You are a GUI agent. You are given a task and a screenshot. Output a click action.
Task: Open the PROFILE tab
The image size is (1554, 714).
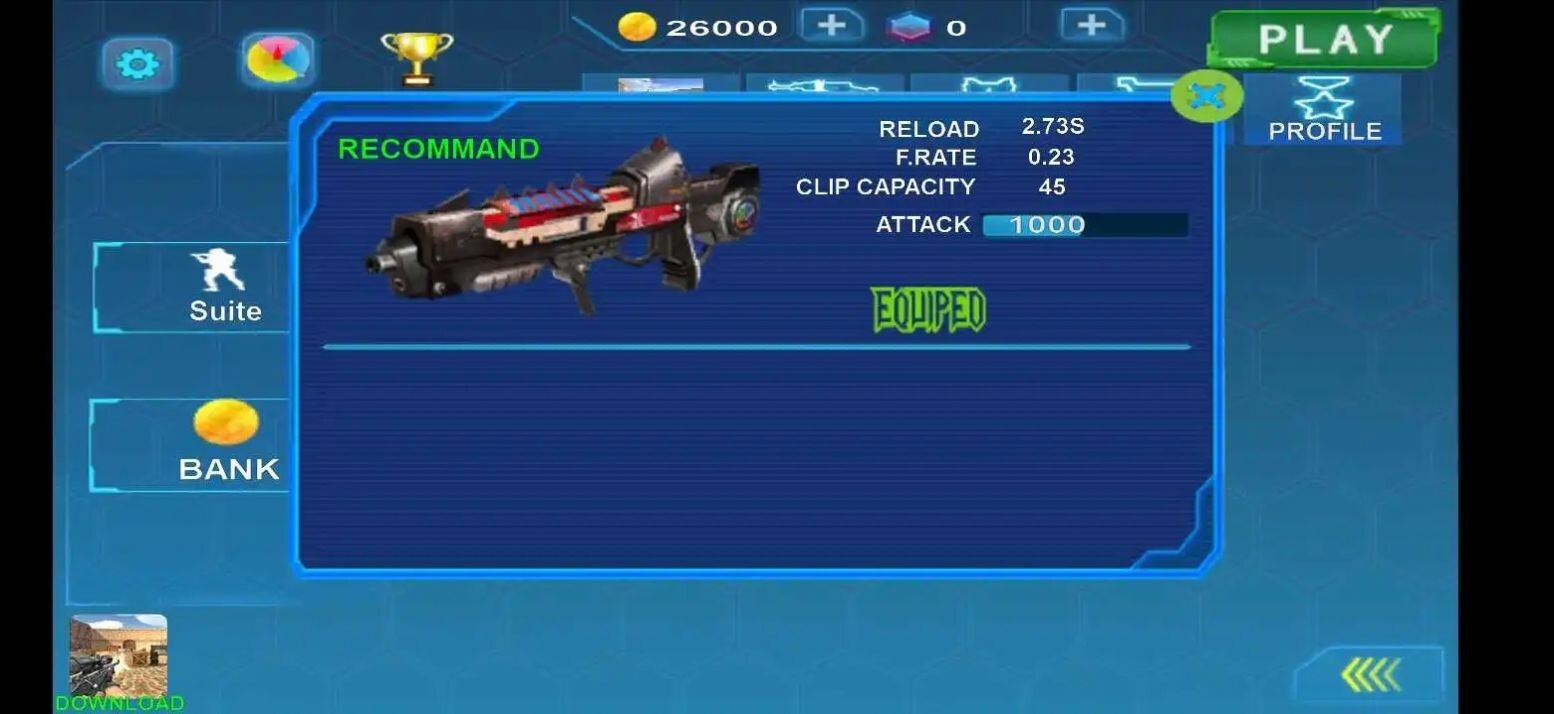1324,110
